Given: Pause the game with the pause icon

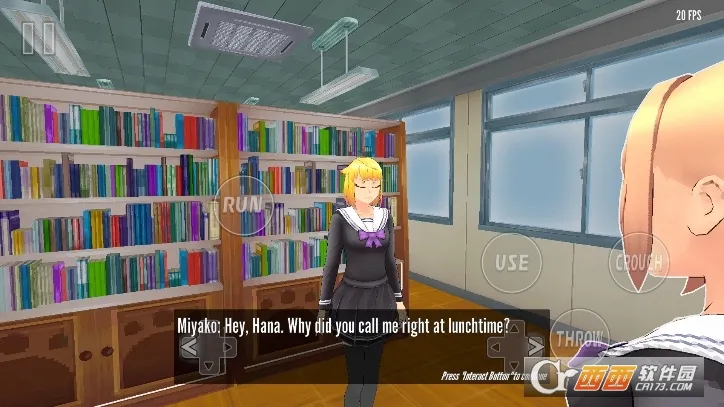Looking at the screenshot, I should point(38,38).
